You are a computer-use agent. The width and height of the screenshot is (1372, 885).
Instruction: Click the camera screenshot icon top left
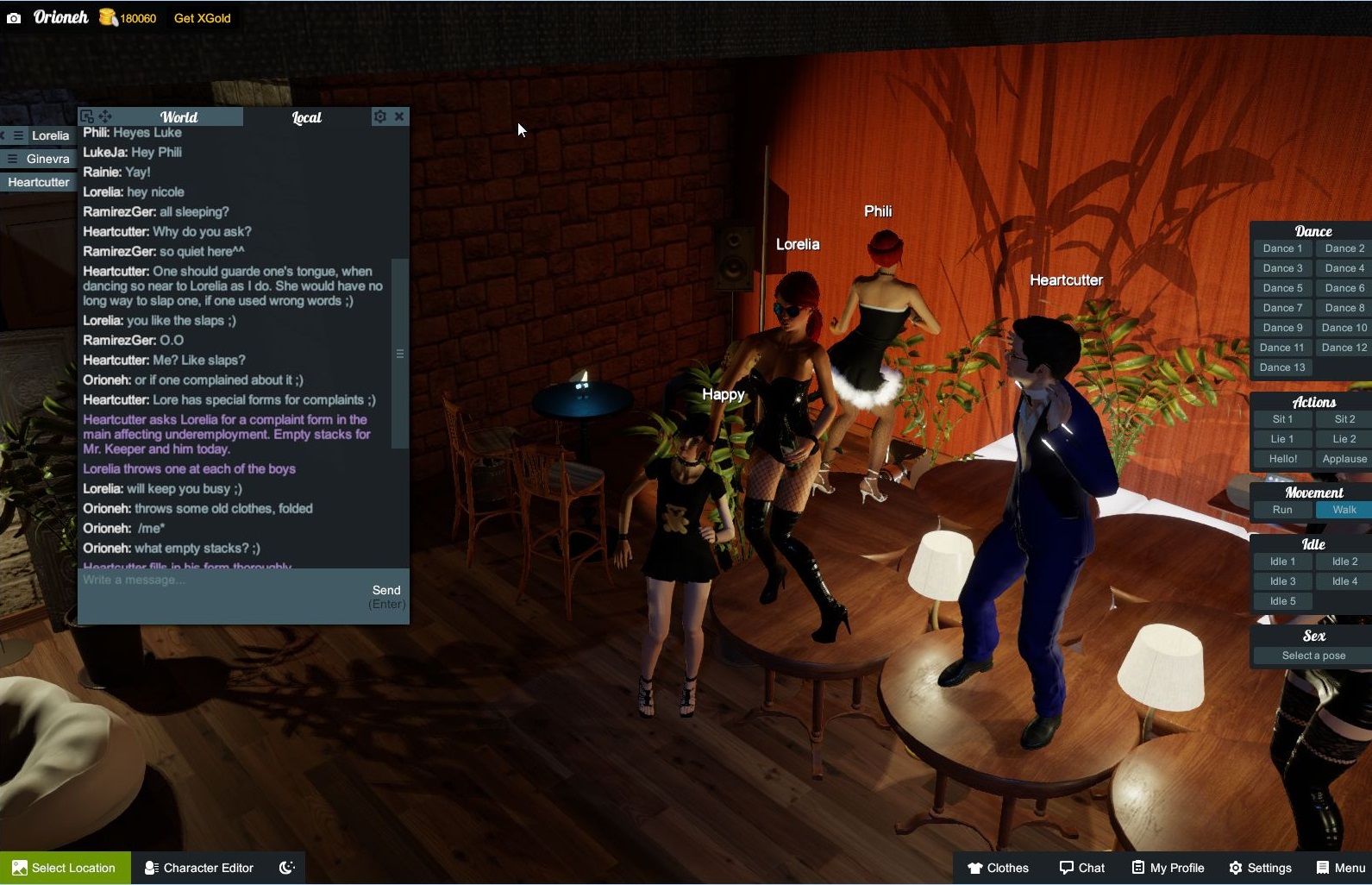click(x=12, y=16)
